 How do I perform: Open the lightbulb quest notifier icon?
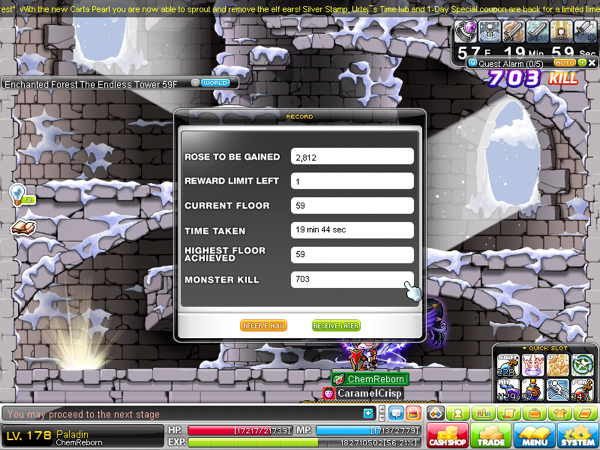click(x=18, y=192)
